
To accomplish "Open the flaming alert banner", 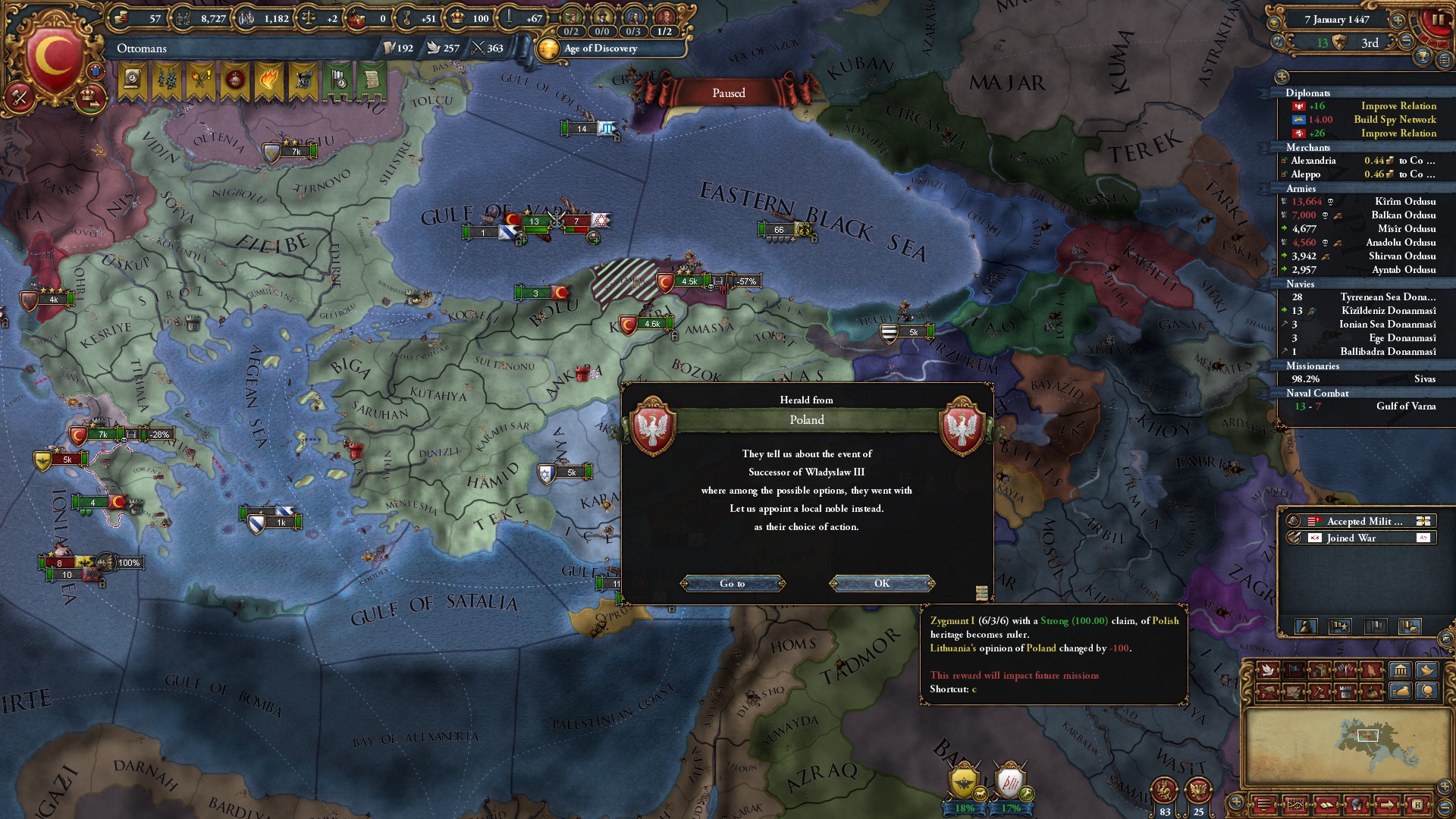I will [x=268, y=80].
